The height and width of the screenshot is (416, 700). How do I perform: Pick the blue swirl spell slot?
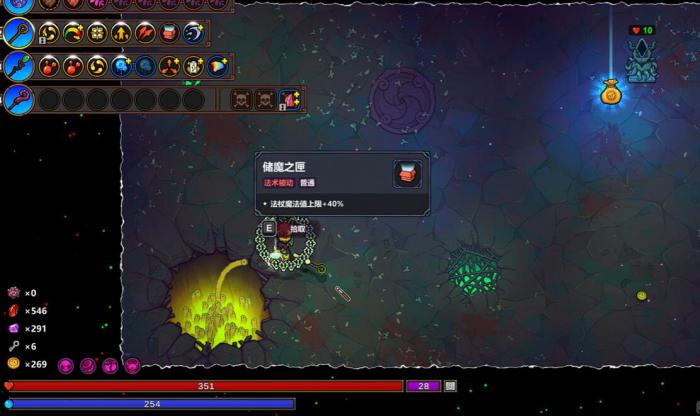[193, 34]
